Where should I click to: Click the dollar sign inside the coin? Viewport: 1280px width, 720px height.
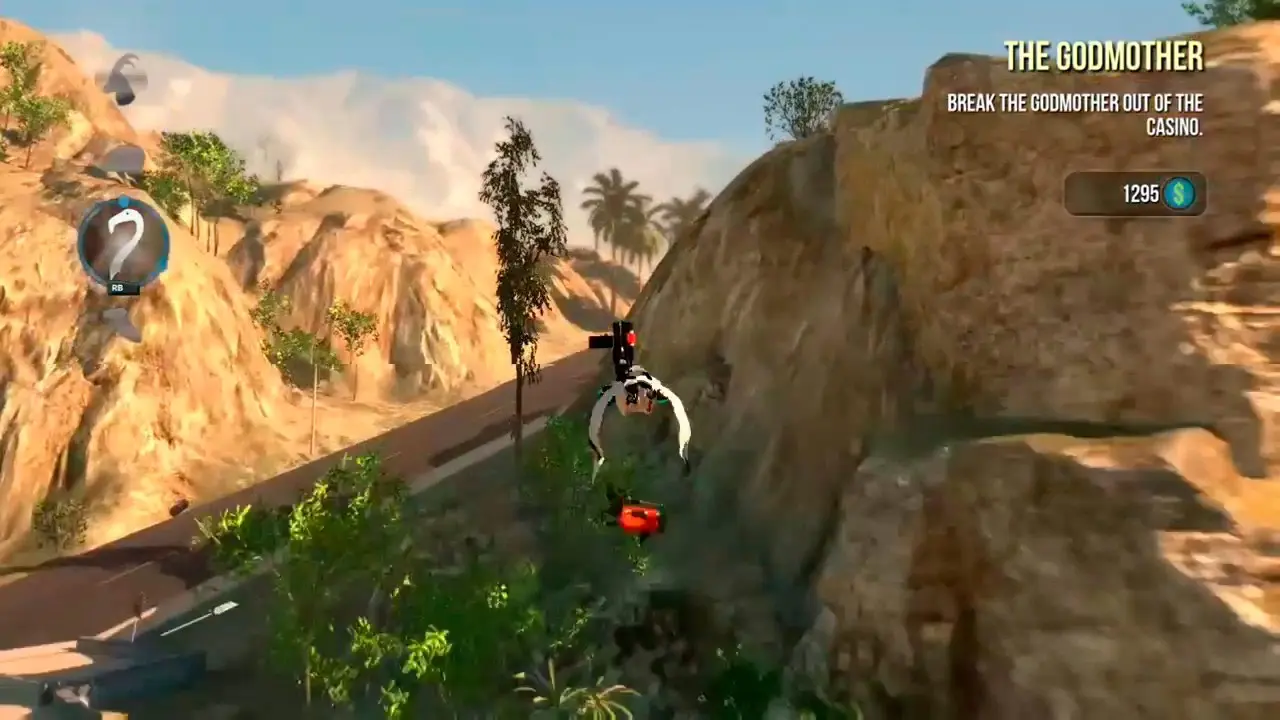click(1178, 194)
